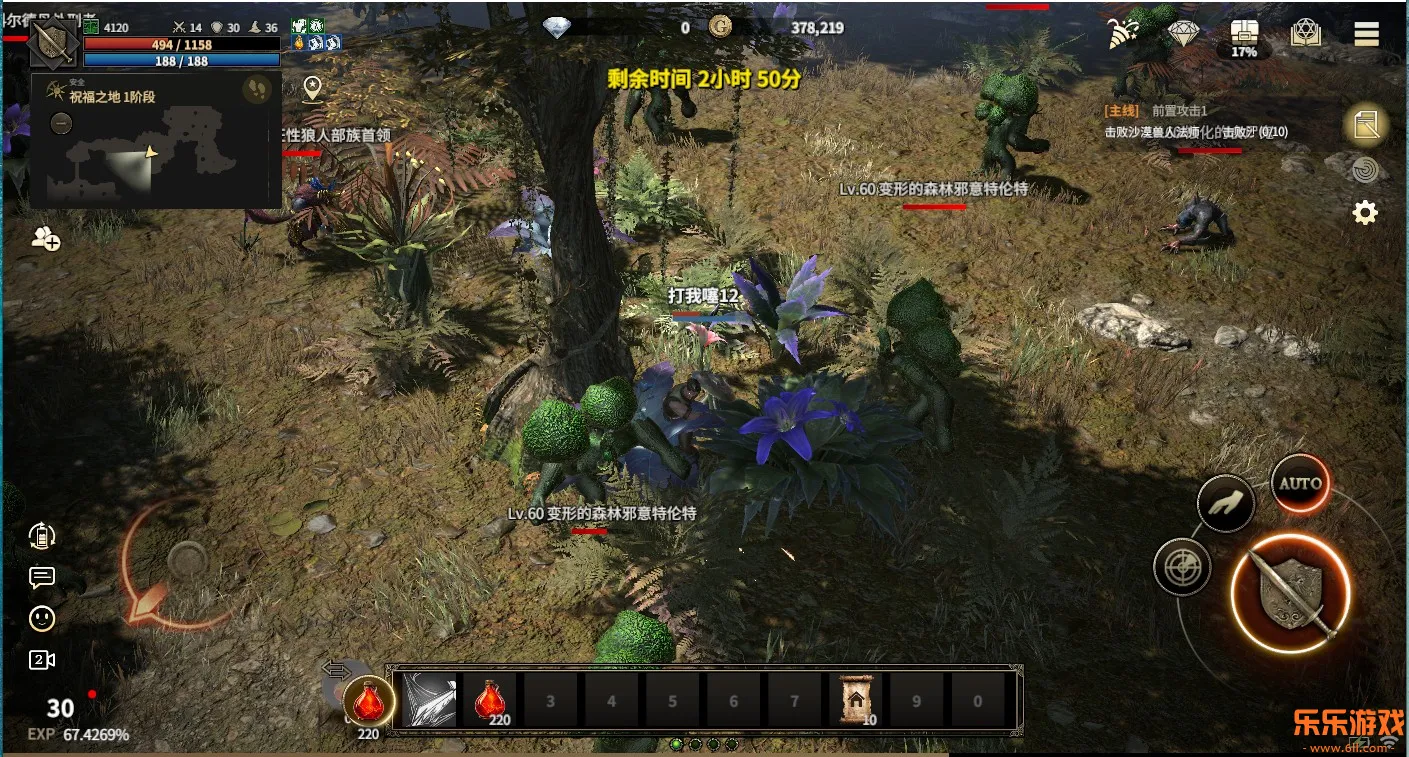1409x757 pixels.
Task: Open the quest scroll icon
Action: [x=1366, y=125]
